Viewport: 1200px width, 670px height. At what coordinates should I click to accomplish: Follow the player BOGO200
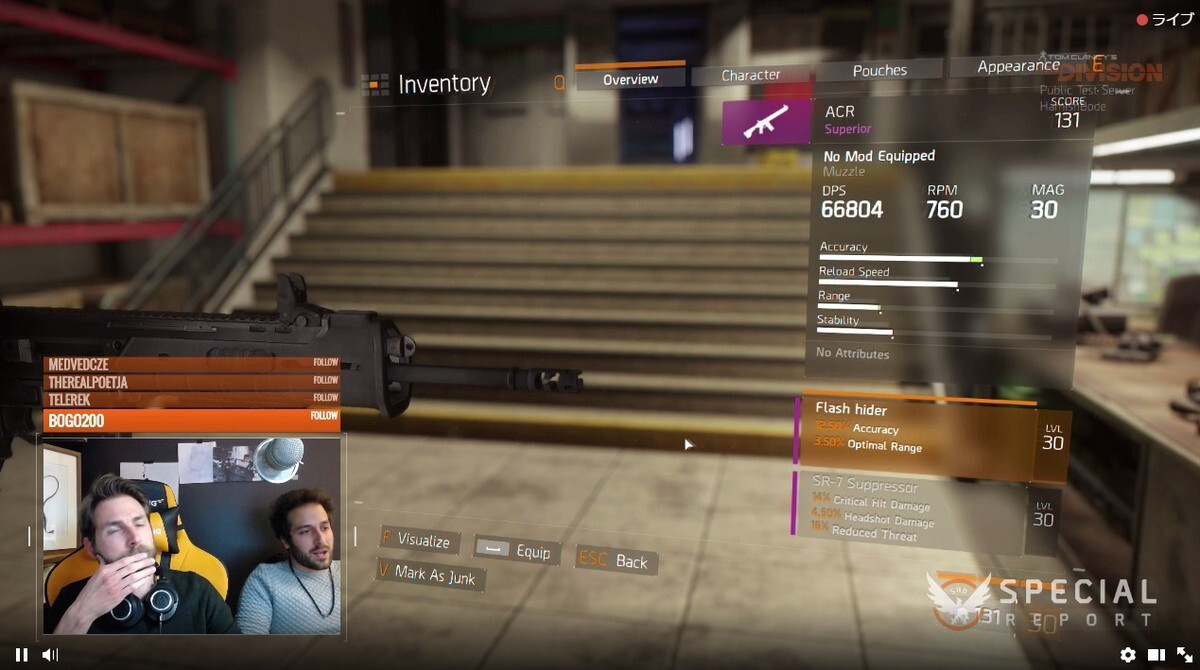point(323,416)
